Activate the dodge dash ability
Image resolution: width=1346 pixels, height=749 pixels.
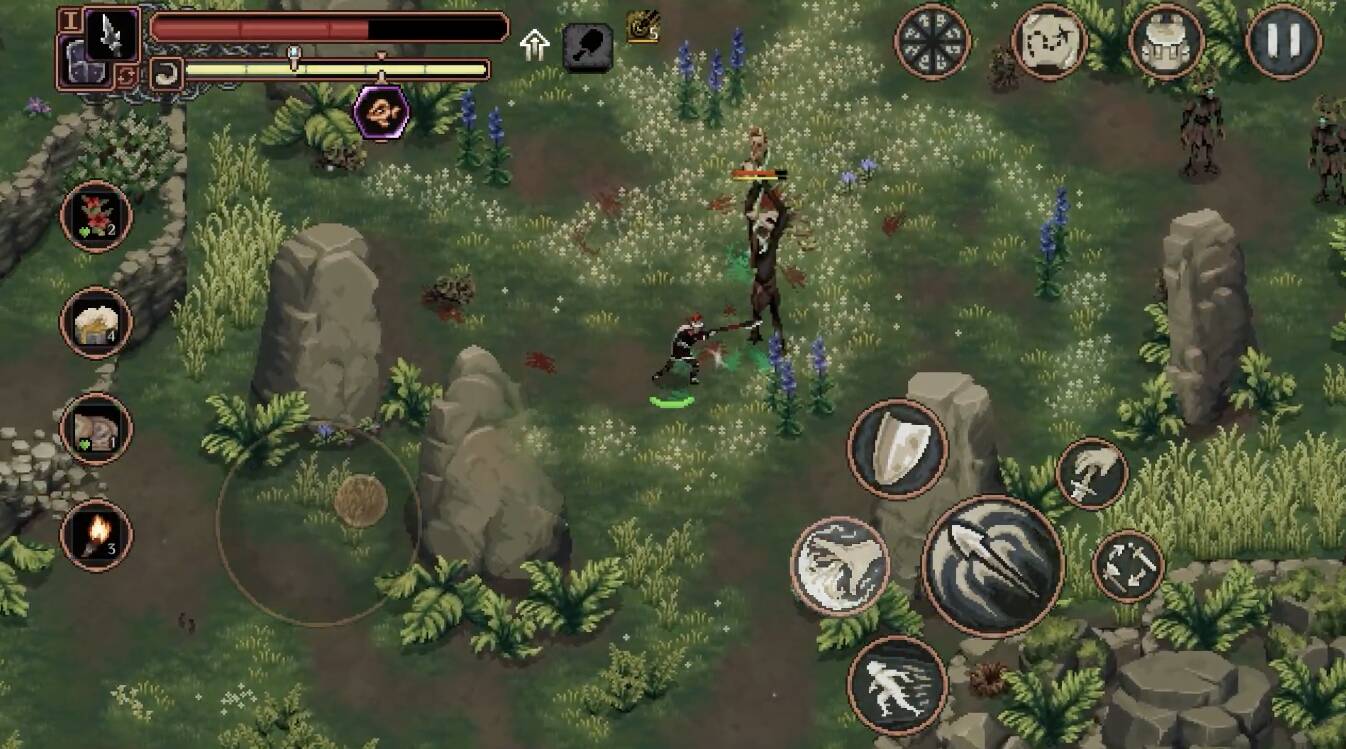coord(897,685)
